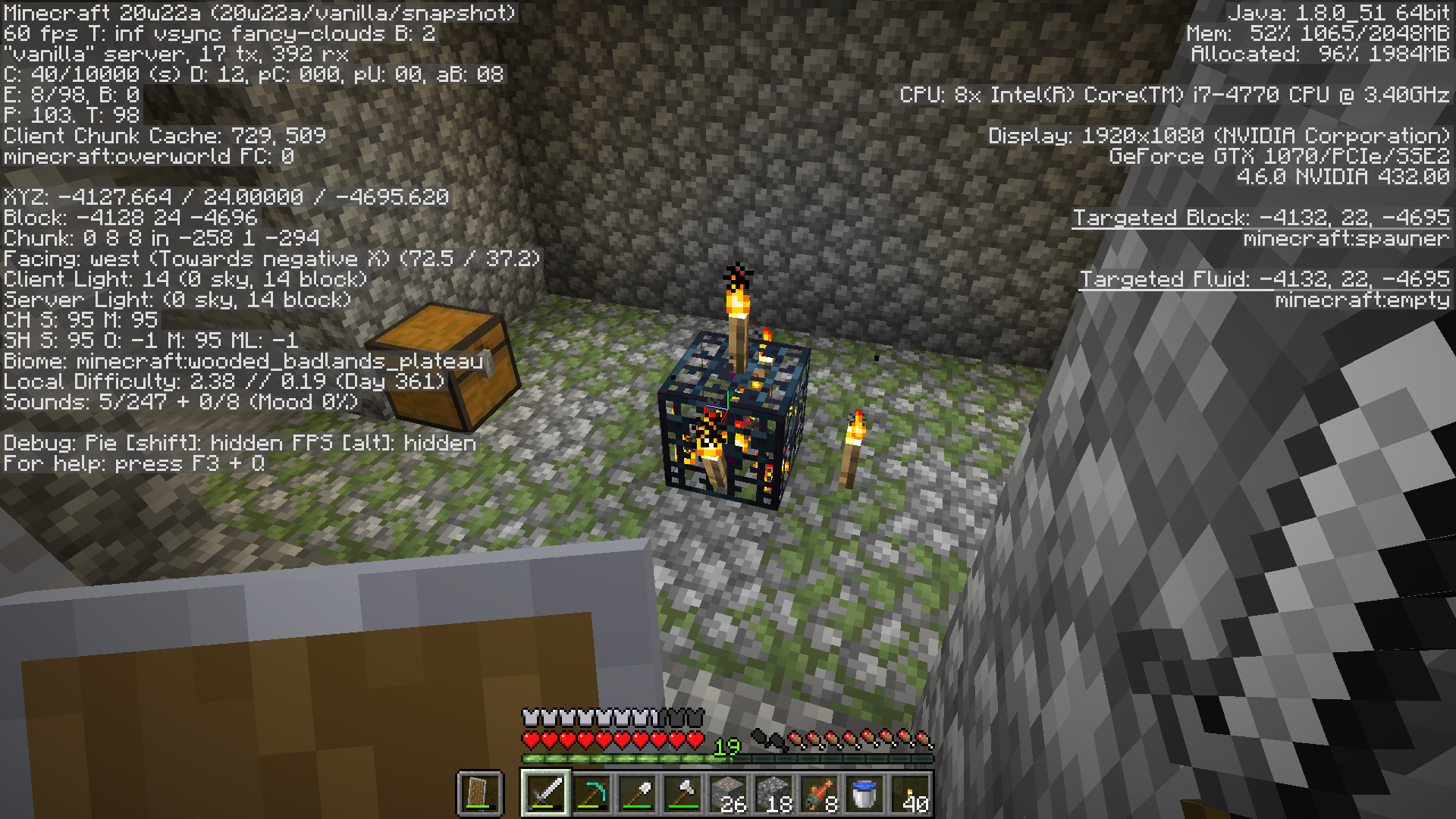Choose the diamond pickaxe slot
The height and width of the screenshot is (819, 1456).
coord(591,793)
